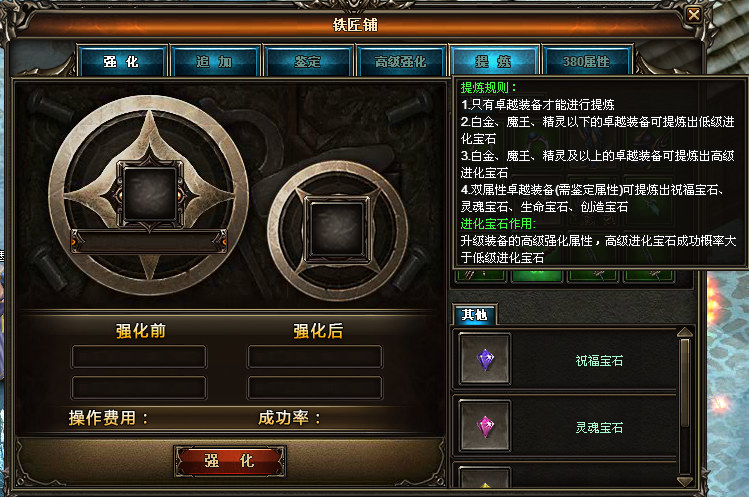Switch to the 高级强化 tab
The height and width of the screenshot is (497, 749).
tap(401, 62)
